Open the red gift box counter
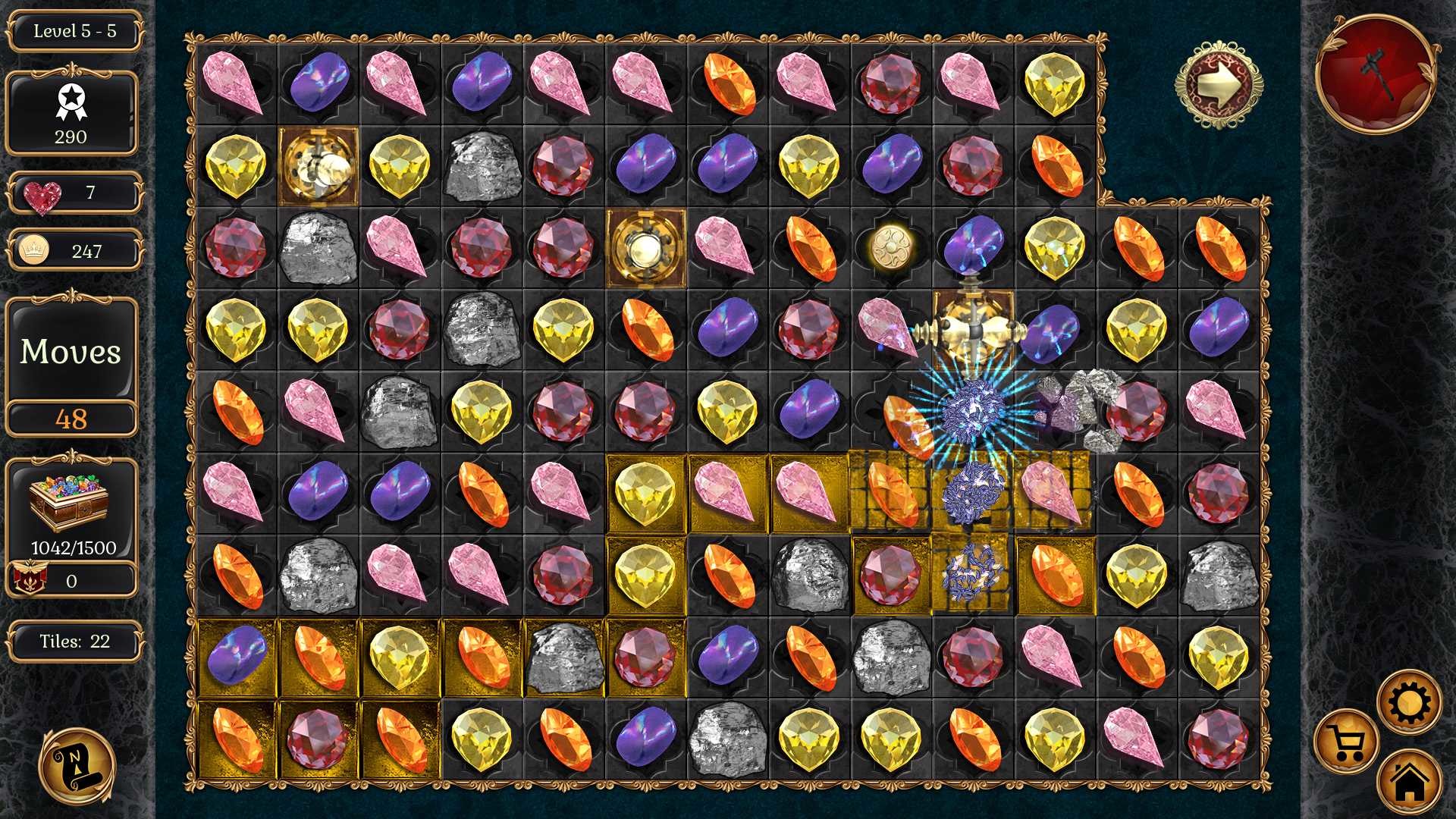Image resolution: width=1456 pixels, height=819 pixels. (72, 581)
